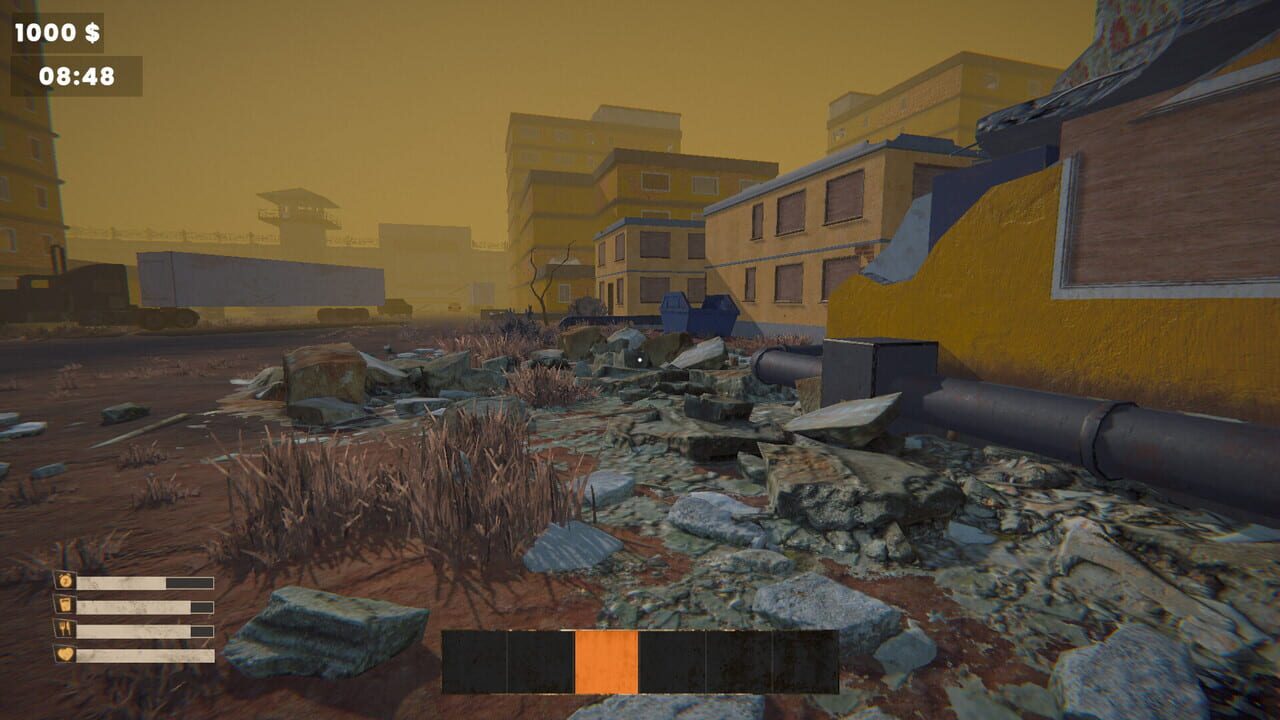The height and width of the screenshot is (720, 1280).
Task: Click the clock energy stat icon
Action: point(64,581)
